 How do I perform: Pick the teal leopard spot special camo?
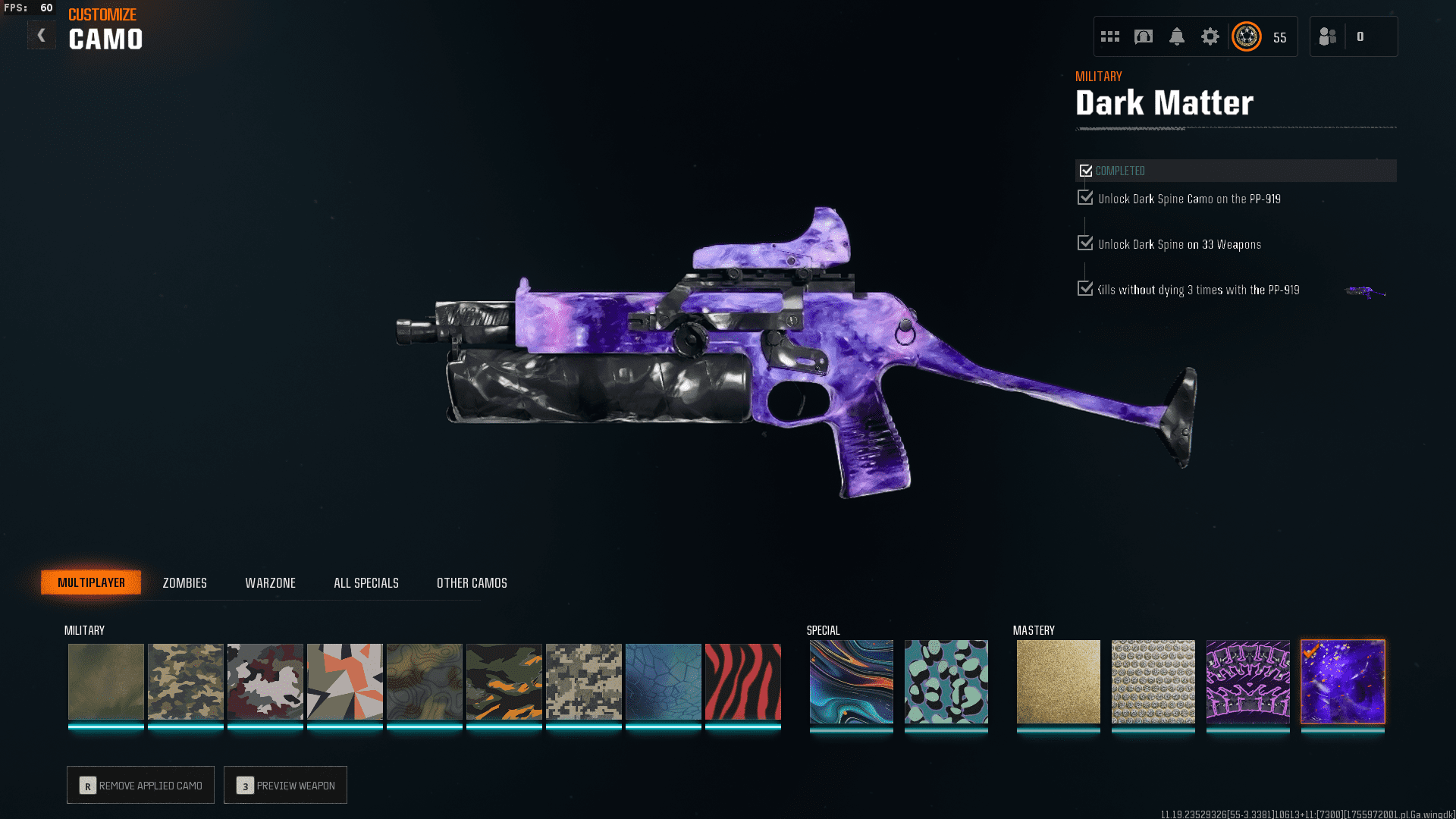click(x=946, y=681)
